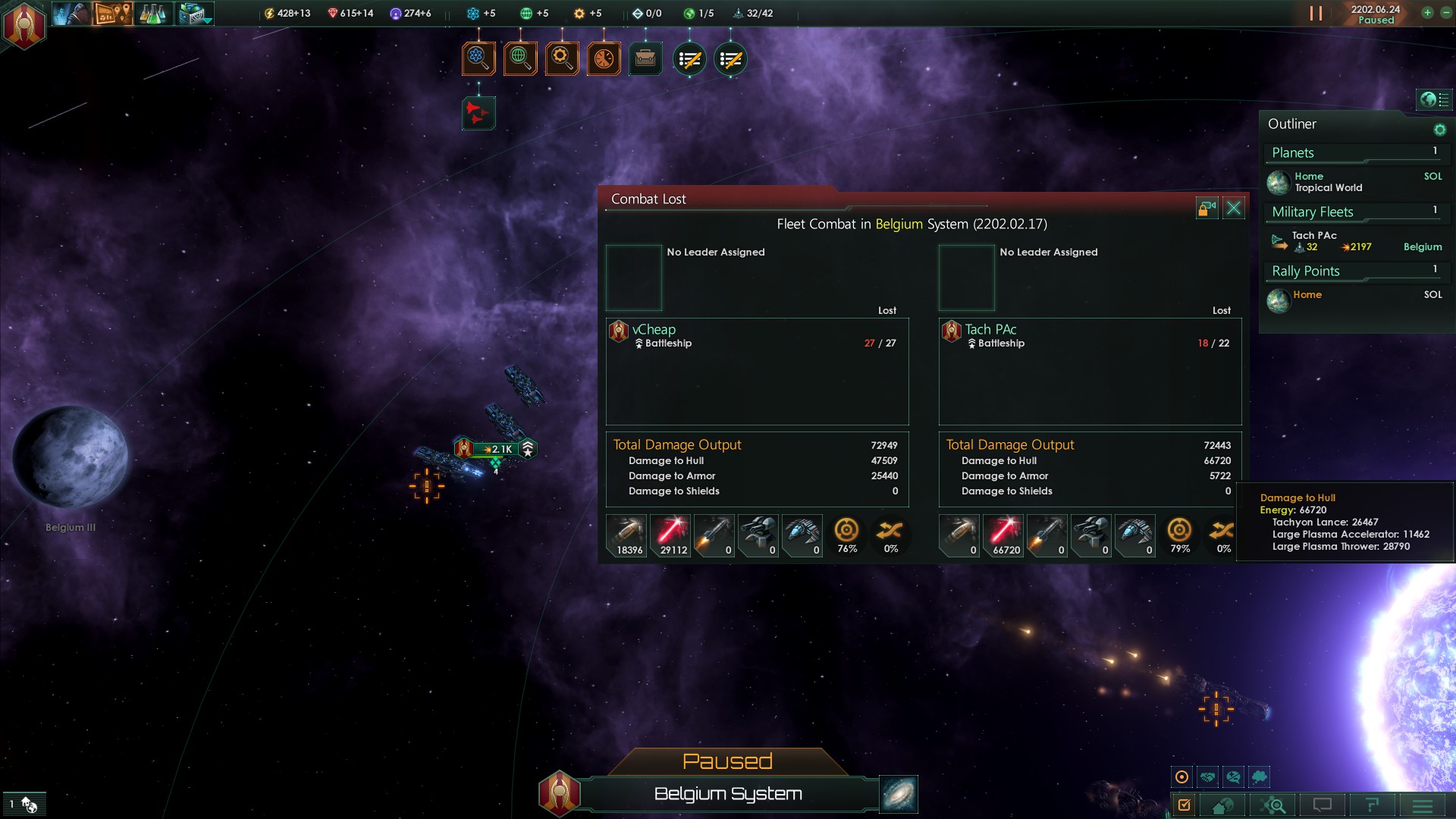Viewport: 1456px width, 819px height.
Task: Open the hamburger main menu button
Action: click(x=1423, y=805)
